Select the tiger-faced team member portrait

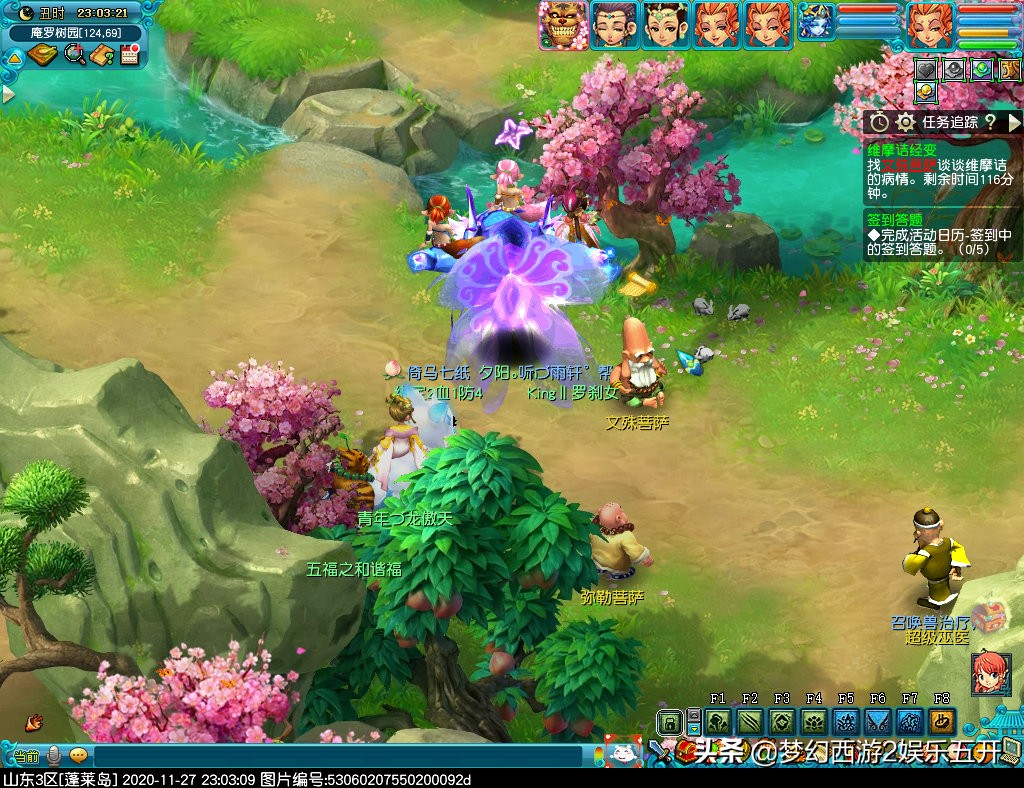tap(562, 25)
